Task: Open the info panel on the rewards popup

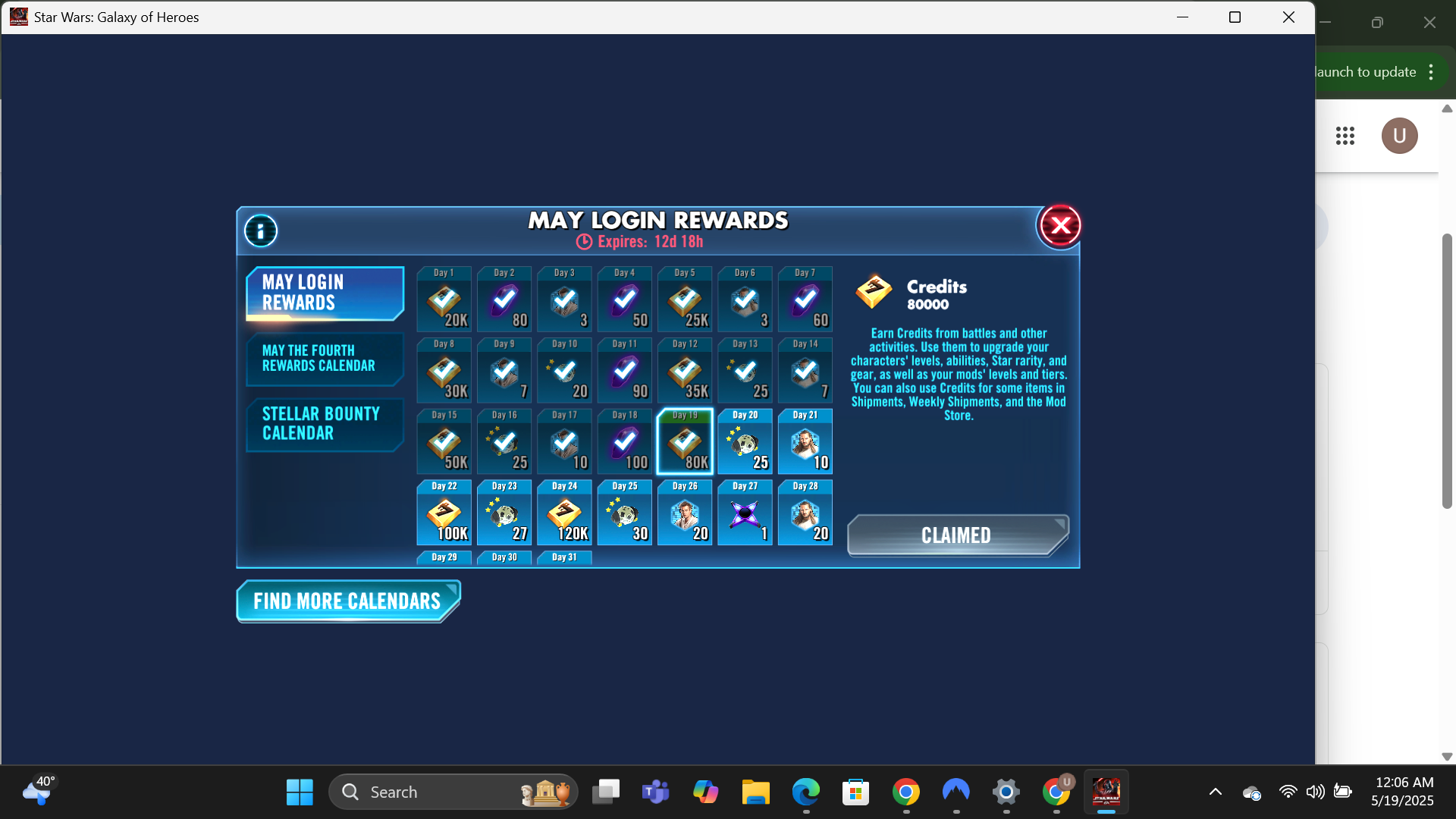Action: [x=260, y=231]
